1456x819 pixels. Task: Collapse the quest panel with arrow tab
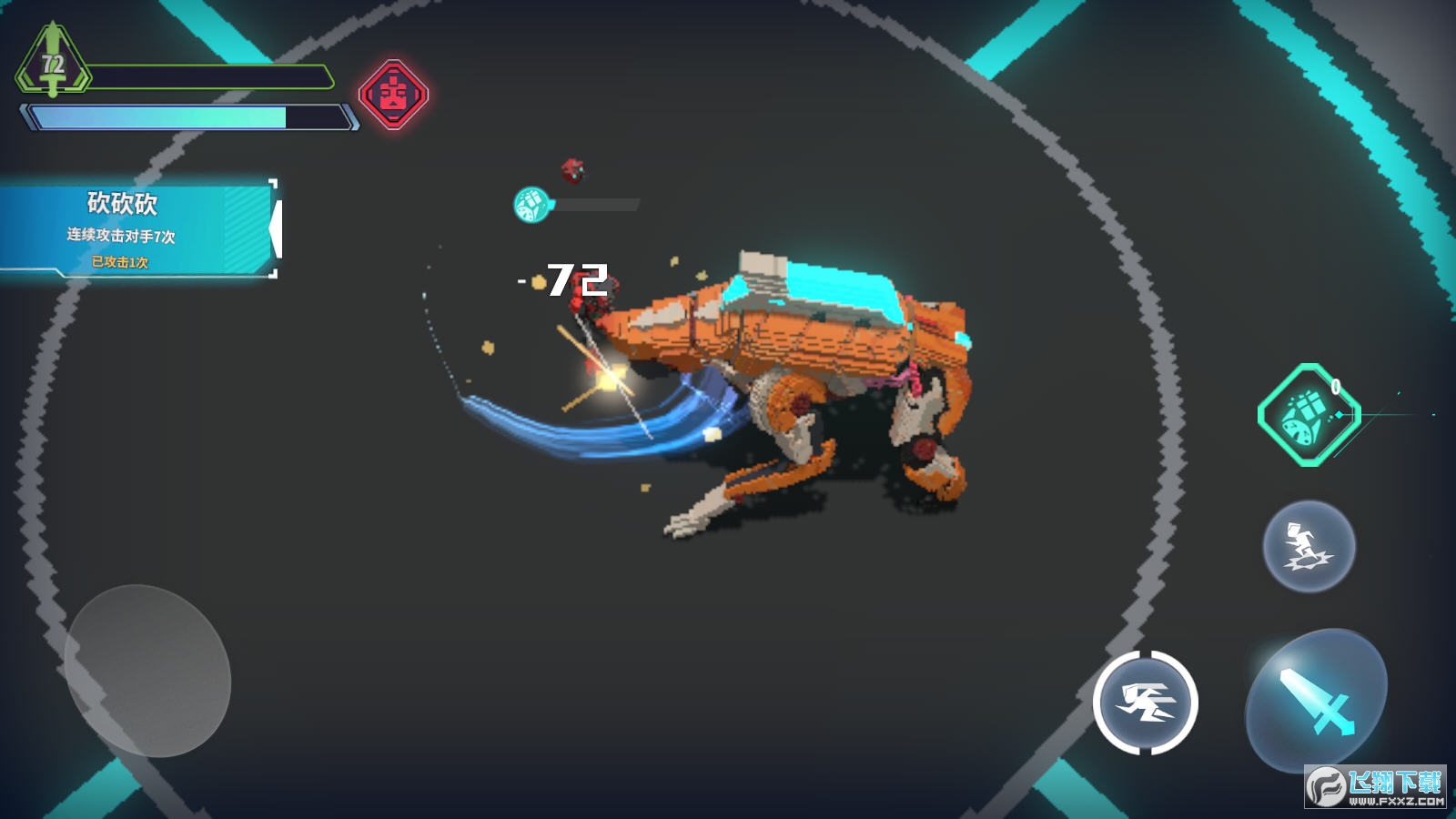[276, 229]
